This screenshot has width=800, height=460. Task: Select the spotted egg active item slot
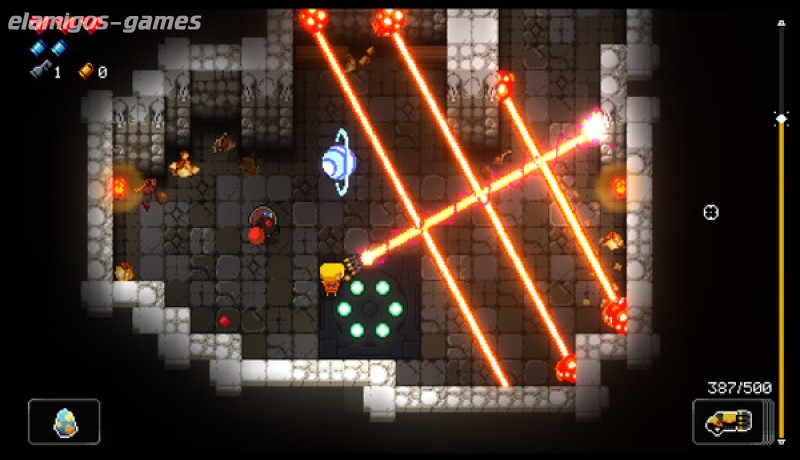pyautogui.click(x=64, y=421)
